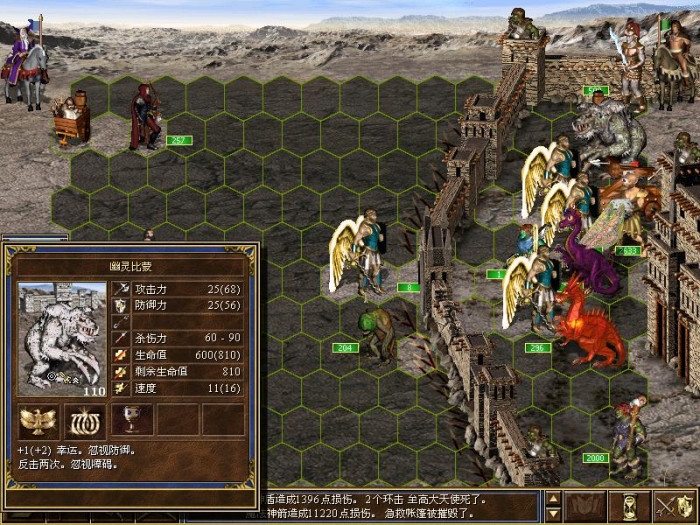Click the combat log down arrow
The height and width of the screenshot is (525, 700).
(x=553, y=515)
